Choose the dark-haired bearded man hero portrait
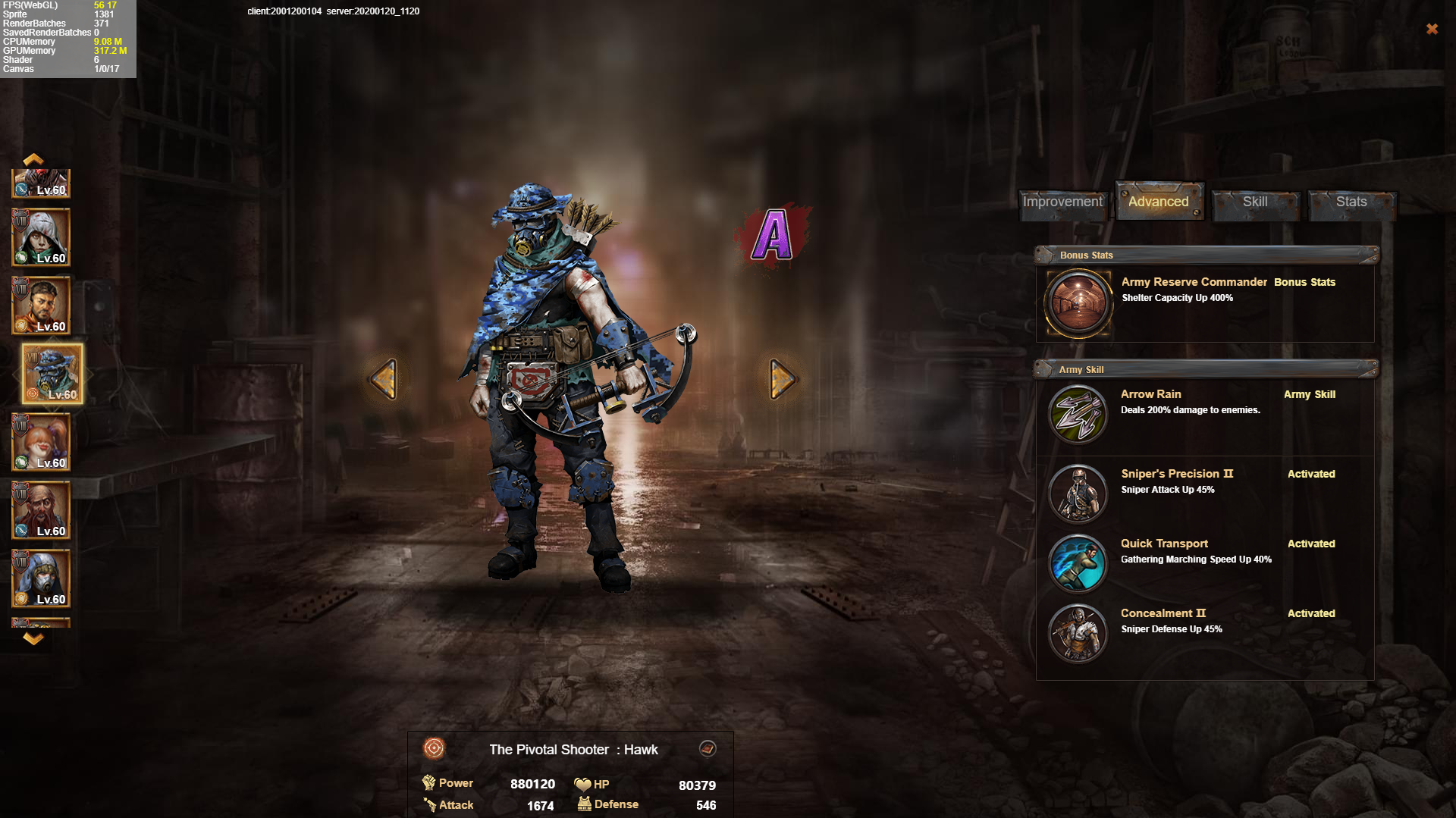This screenshot has height=818, width=1456. (x=42, y=306)
